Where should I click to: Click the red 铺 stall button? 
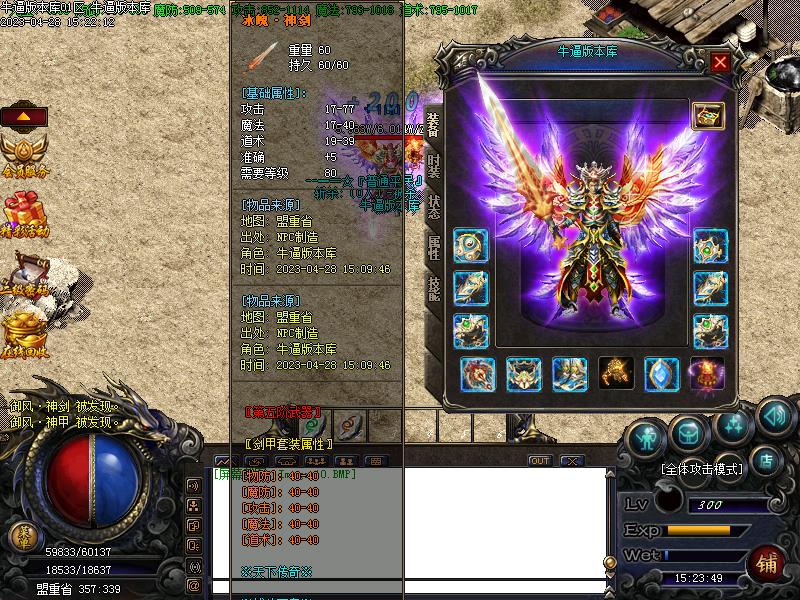(766, 561)
